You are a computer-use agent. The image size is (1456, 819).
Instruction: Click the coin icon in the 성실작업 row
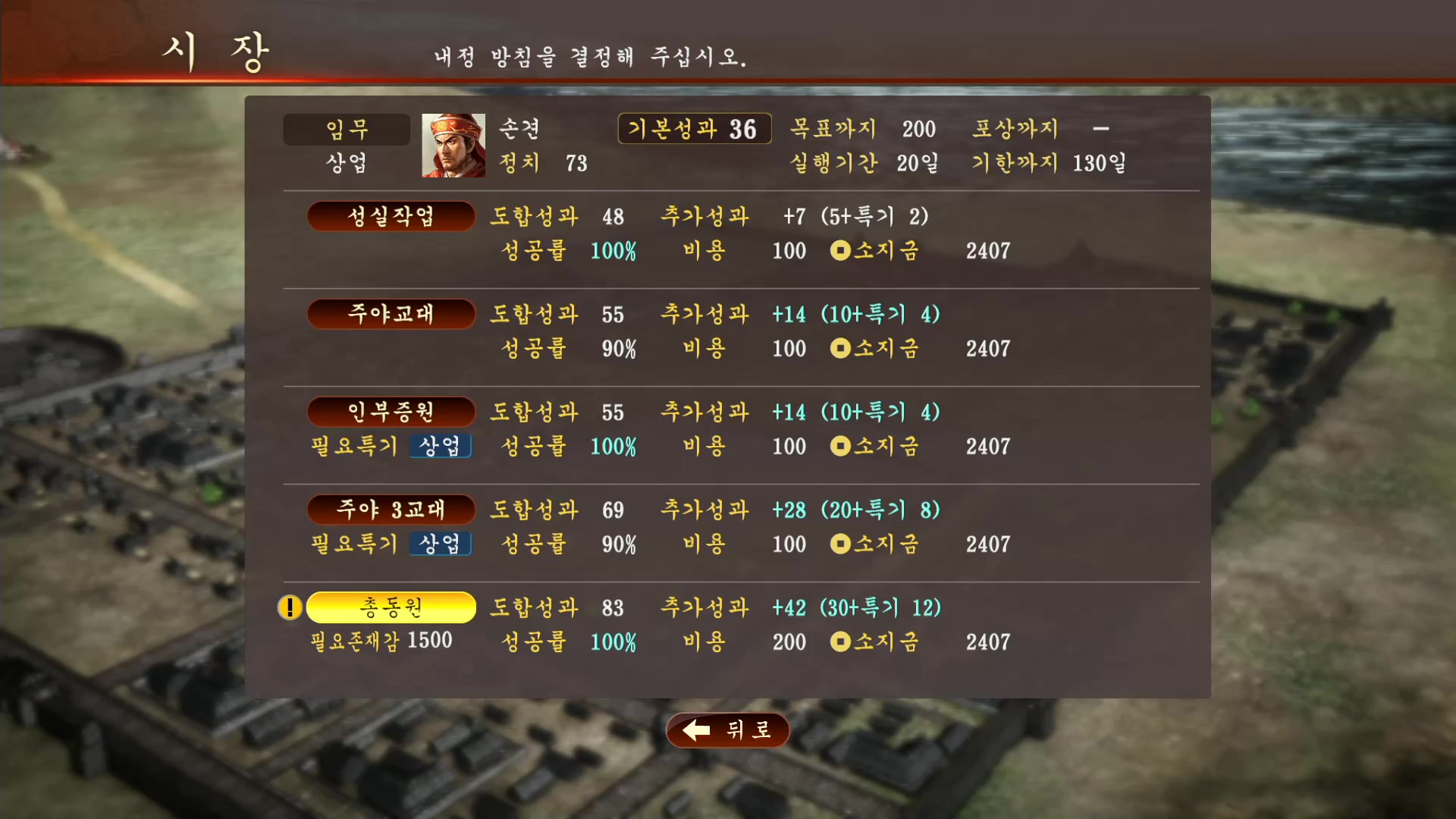[x=840, y=251]
